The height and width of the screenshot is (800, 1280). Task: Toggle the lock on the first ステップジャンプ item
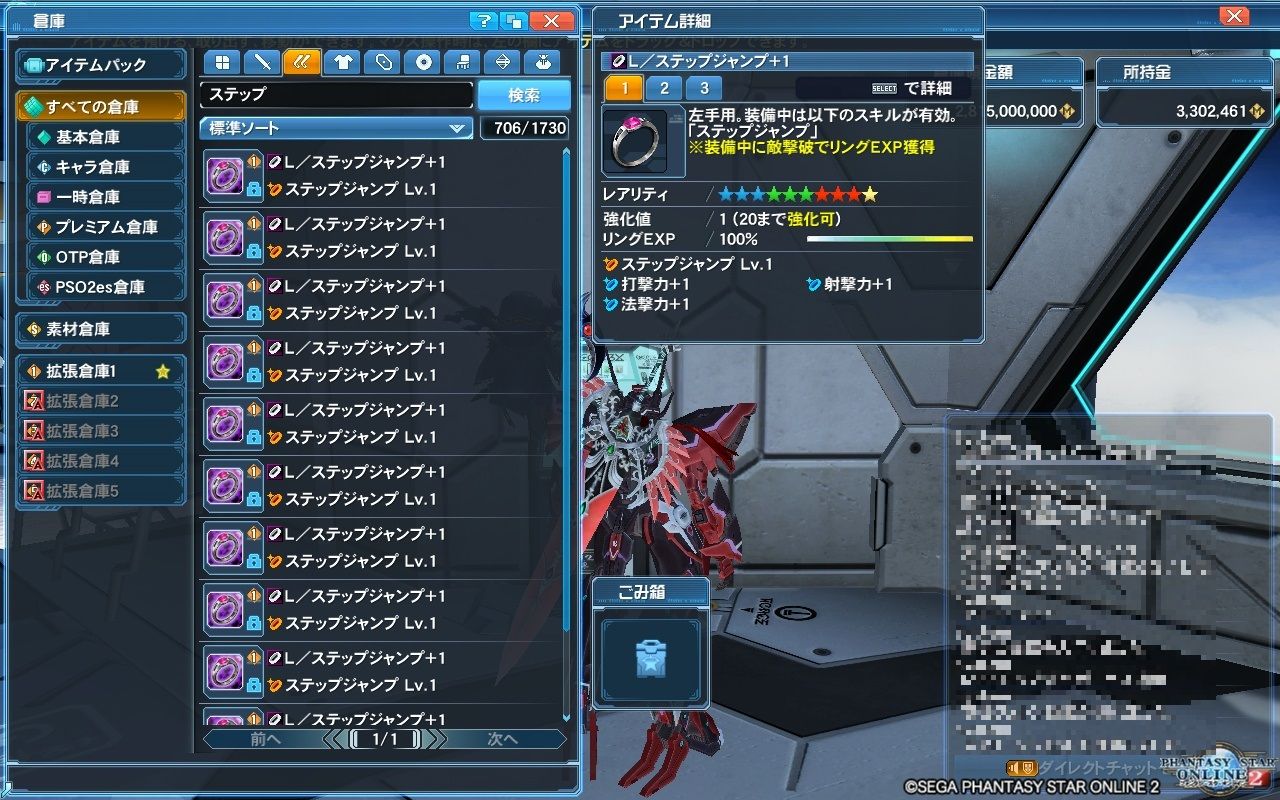[x=254, y=190]
